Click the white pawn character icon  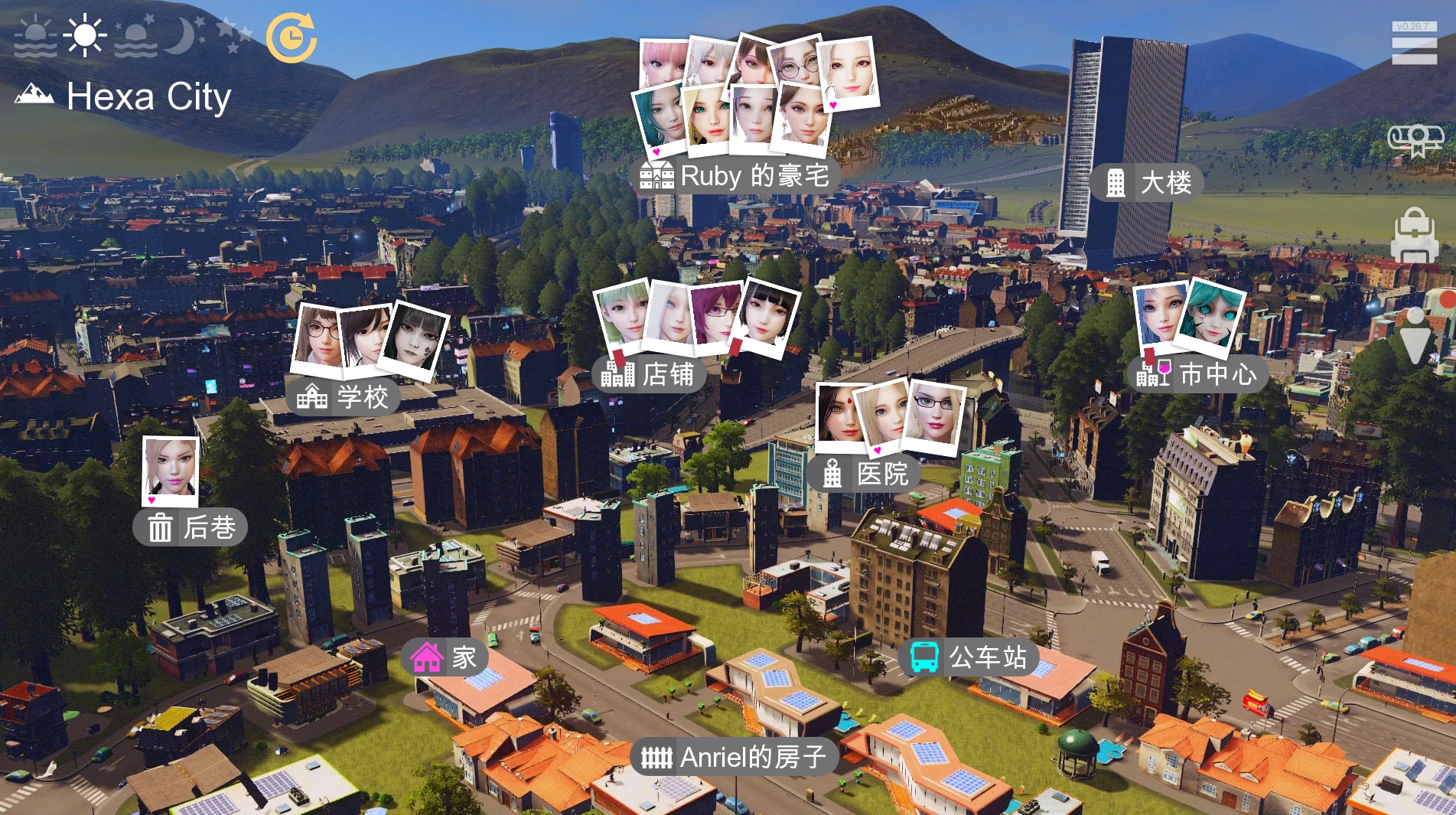(1415, 335)
